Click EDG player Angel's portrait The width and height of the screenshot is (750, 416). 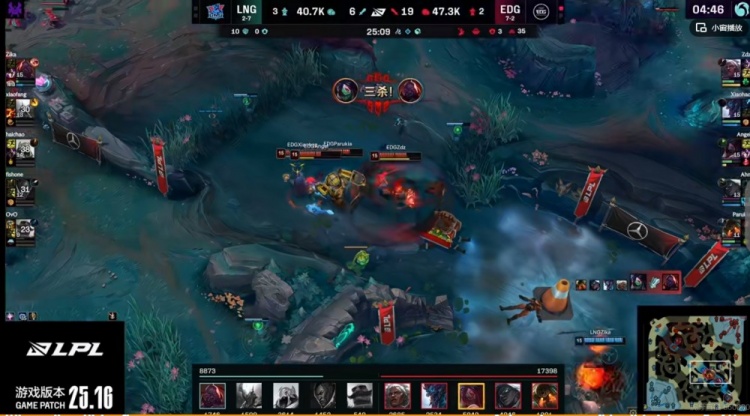tap(733, 148)
